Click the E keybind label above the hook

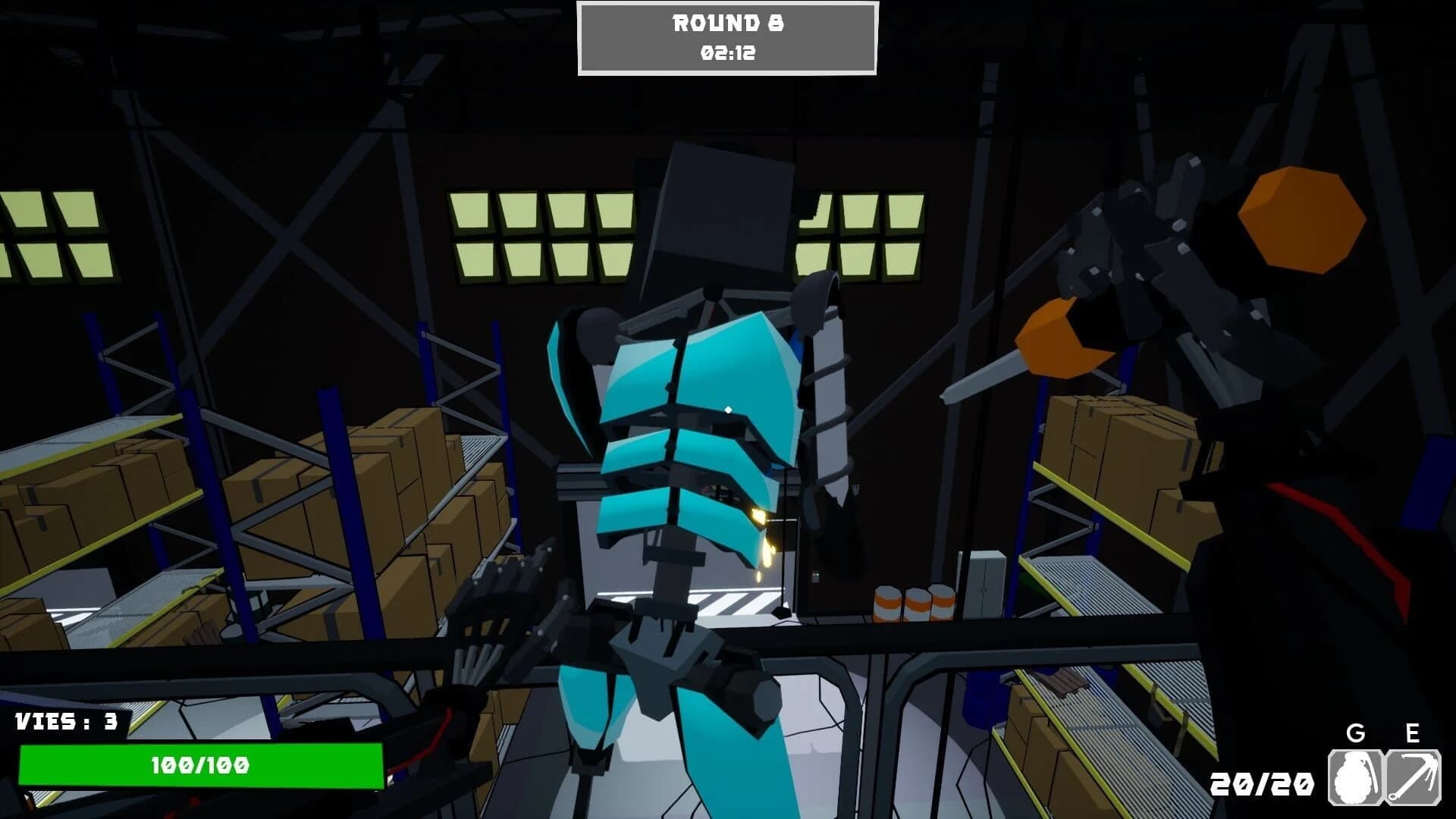[1413, 734]
